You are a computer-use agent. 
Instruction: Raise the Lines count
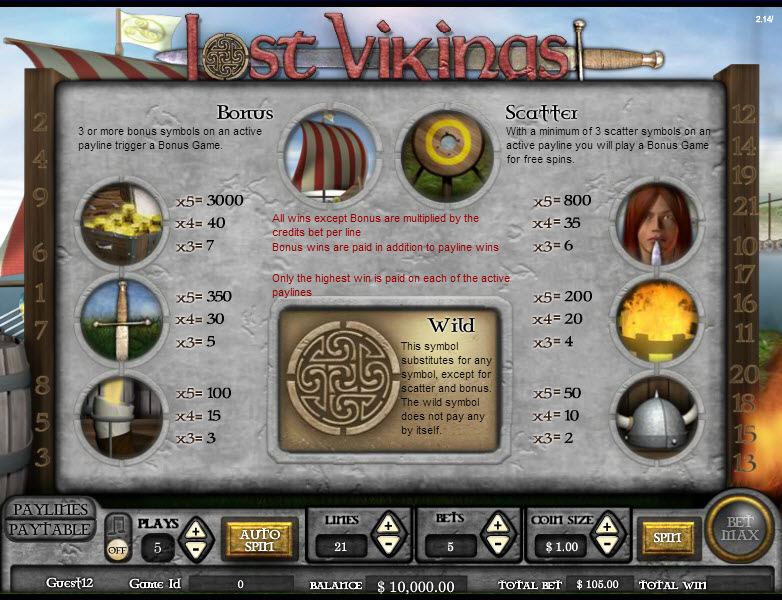pyautogui.click(x=388, y=523)
